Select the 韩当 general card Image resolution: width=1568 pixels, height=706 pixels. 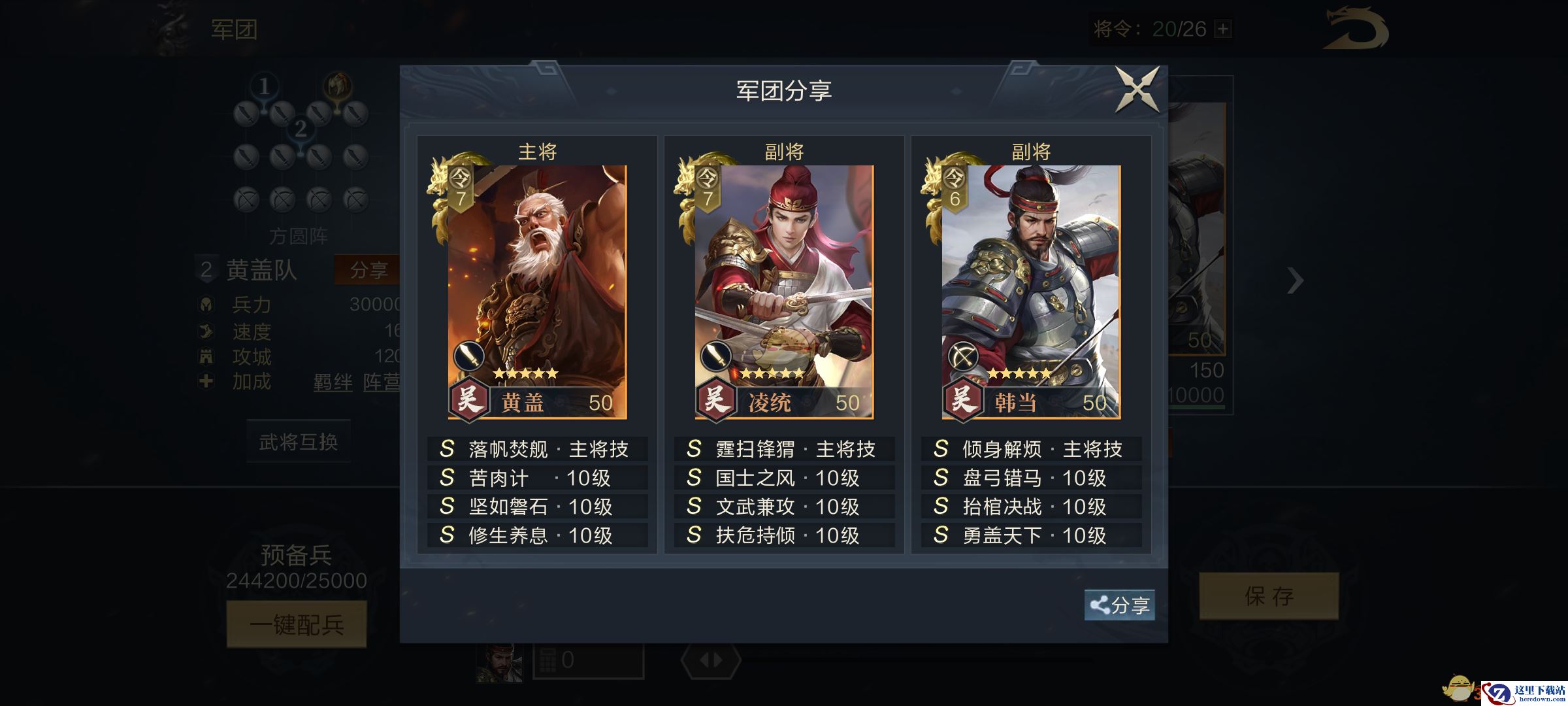click(x=1031, y=292)
